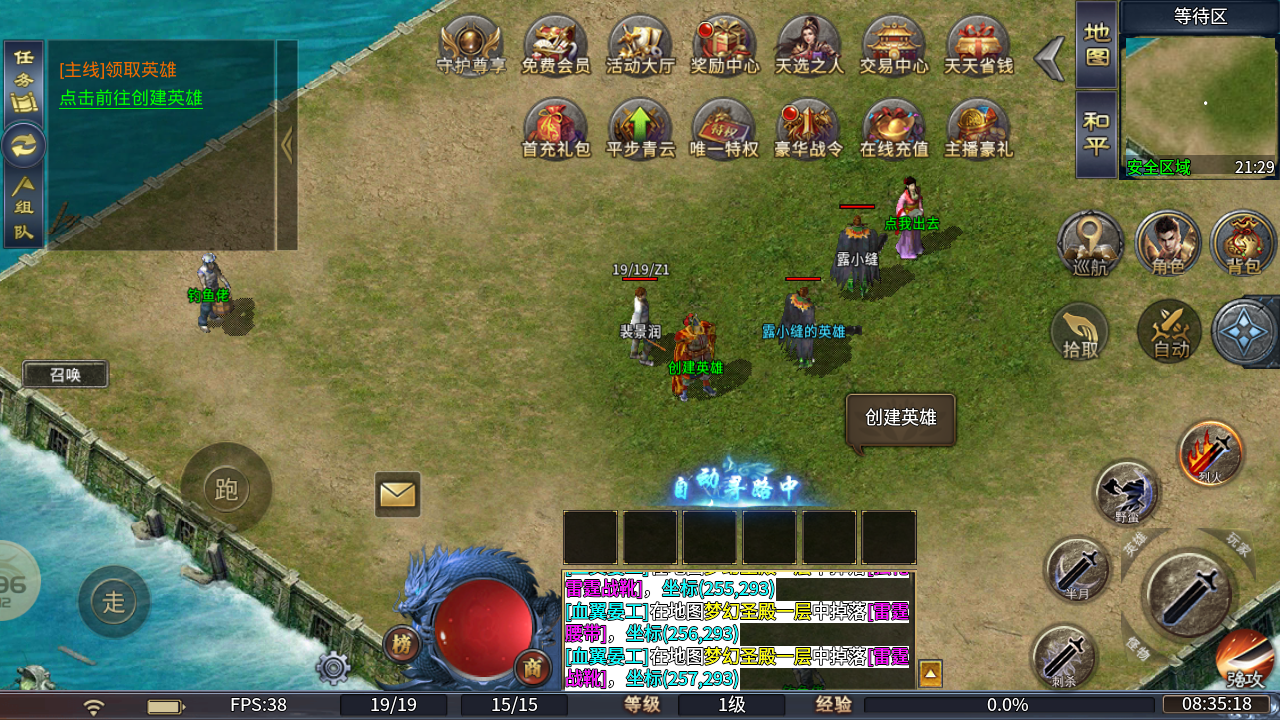The width and height of the screenshot is (1280, 720).
Task: Activate the 巡航 cruise button
Action: point(1090,243)
